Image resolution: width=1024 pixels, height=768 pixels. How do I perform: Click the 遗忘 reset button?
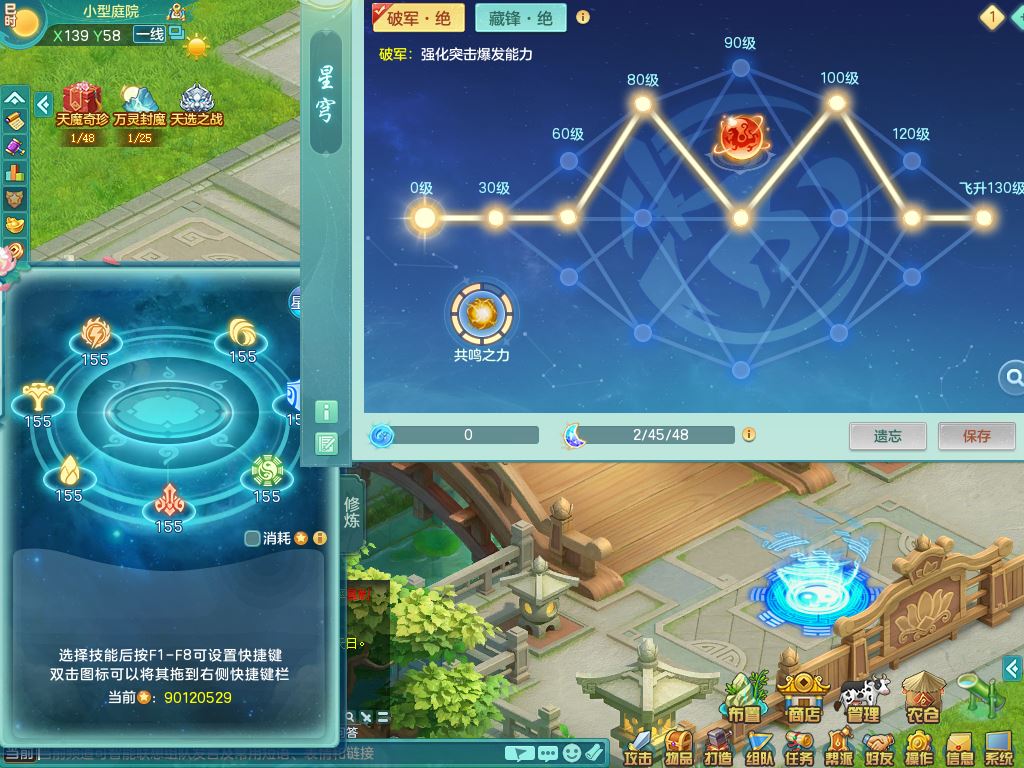[x=887, y=436]
